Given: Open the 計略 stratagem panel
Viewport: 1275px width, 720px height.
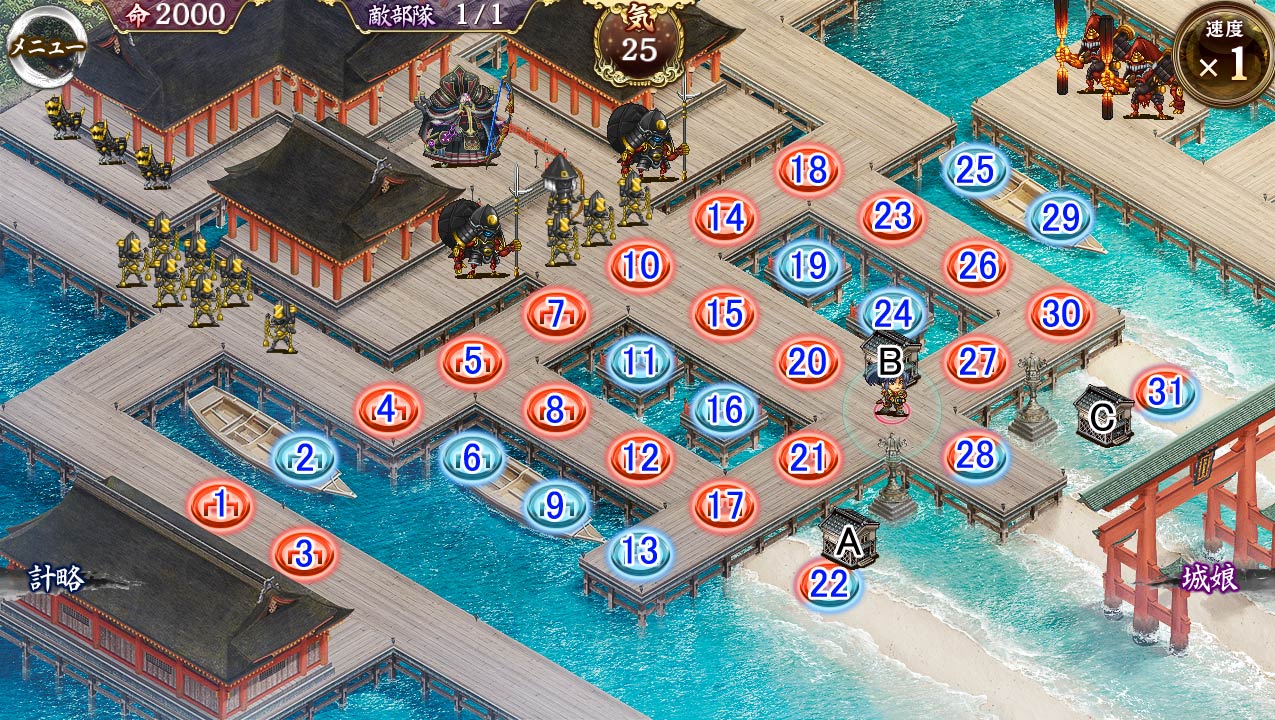Looking at the screenshot, I should tap(57, 578).
